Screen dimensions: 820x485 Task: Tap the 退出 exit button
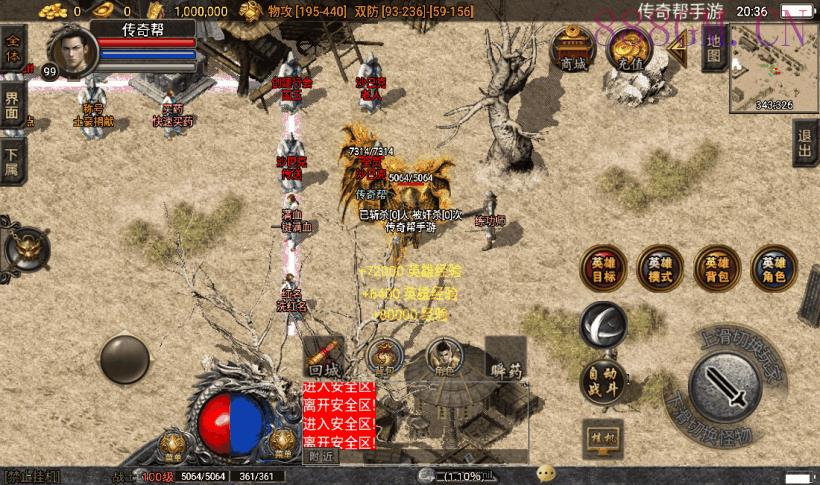coord(805,144)
